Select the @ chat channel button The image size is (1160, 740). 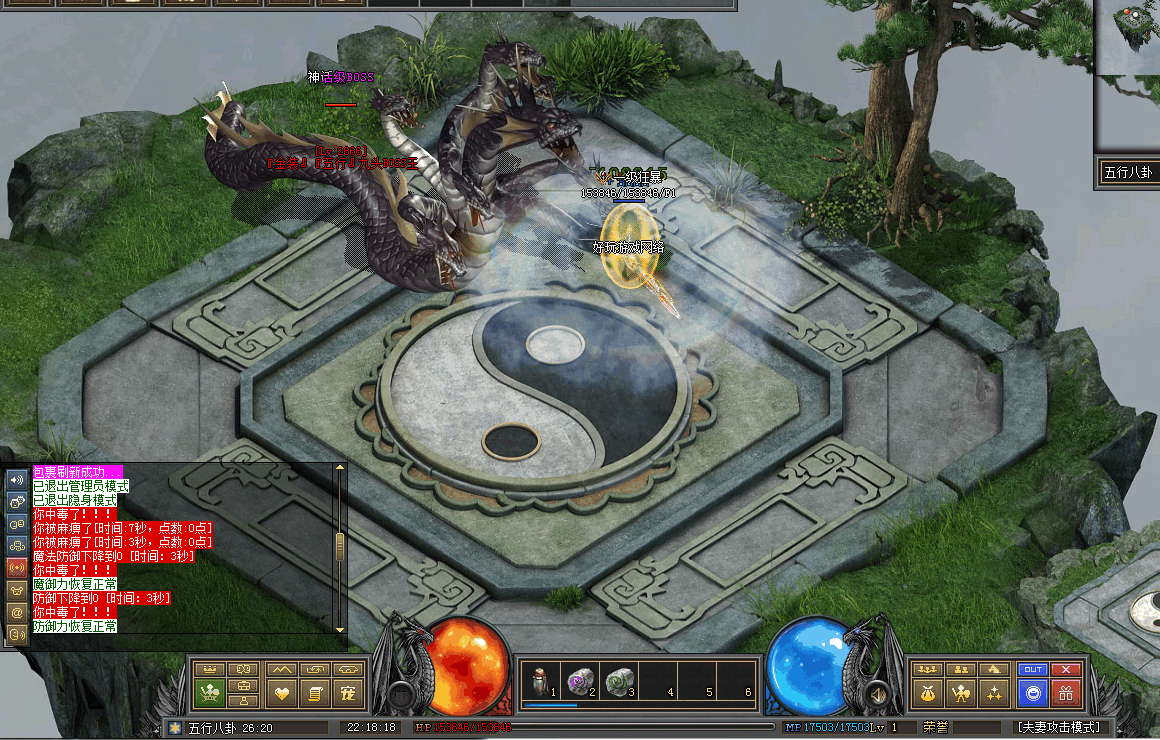tap(17, 611)
